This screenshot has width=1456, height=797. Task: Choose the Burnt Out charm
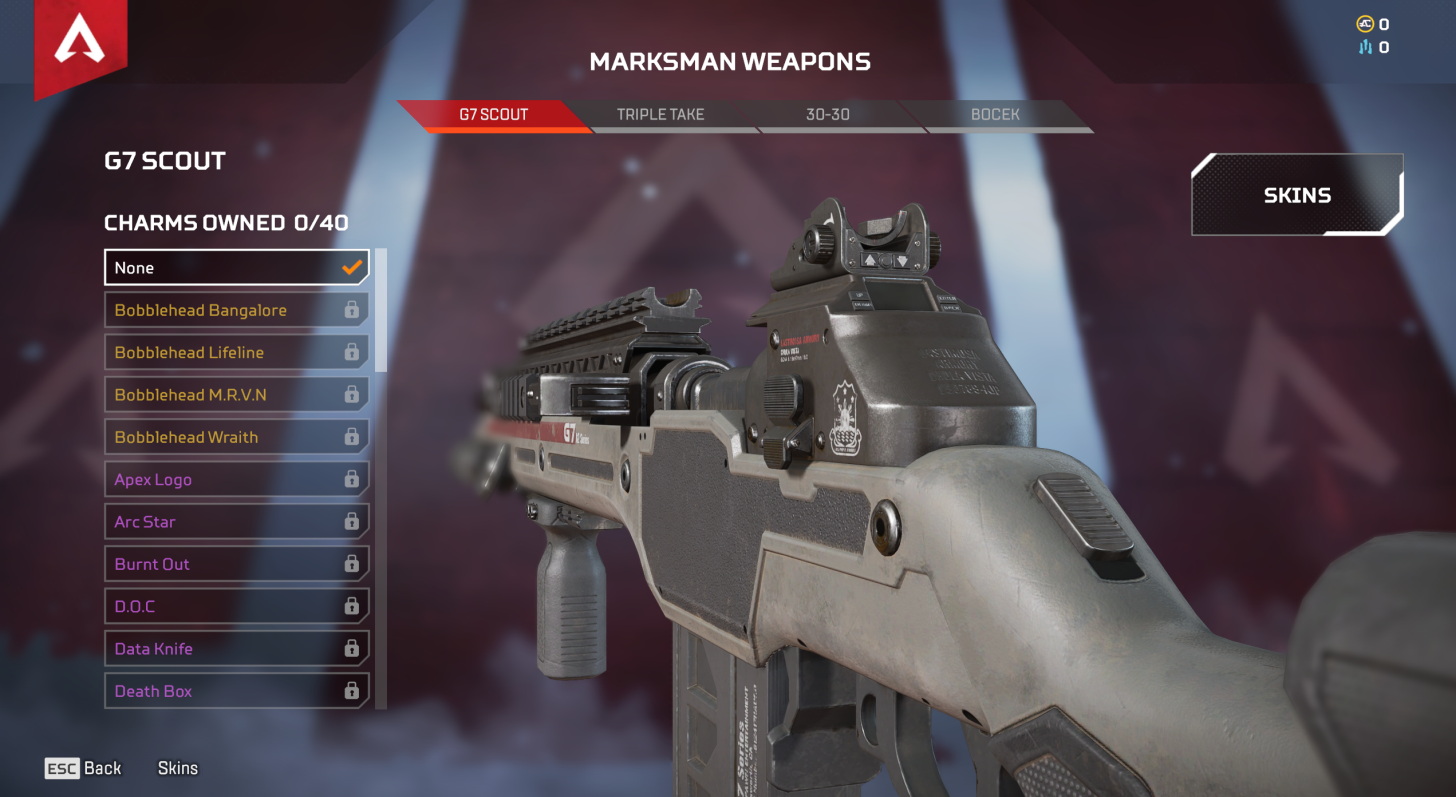point(237,564)
